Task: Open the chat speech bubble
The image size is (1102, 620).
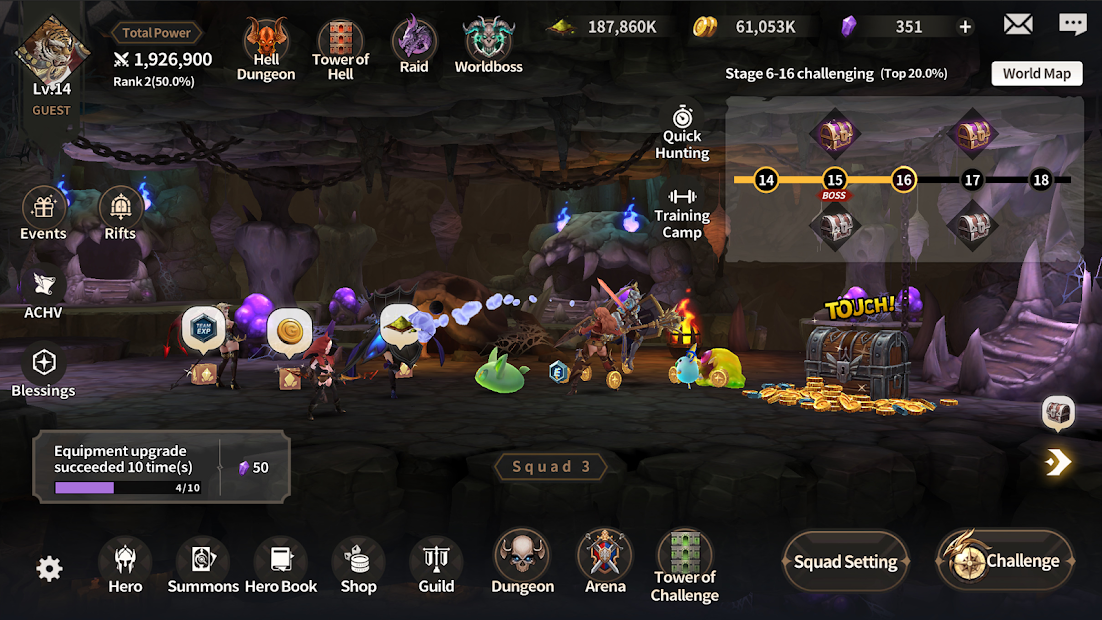Action: 1073,24
